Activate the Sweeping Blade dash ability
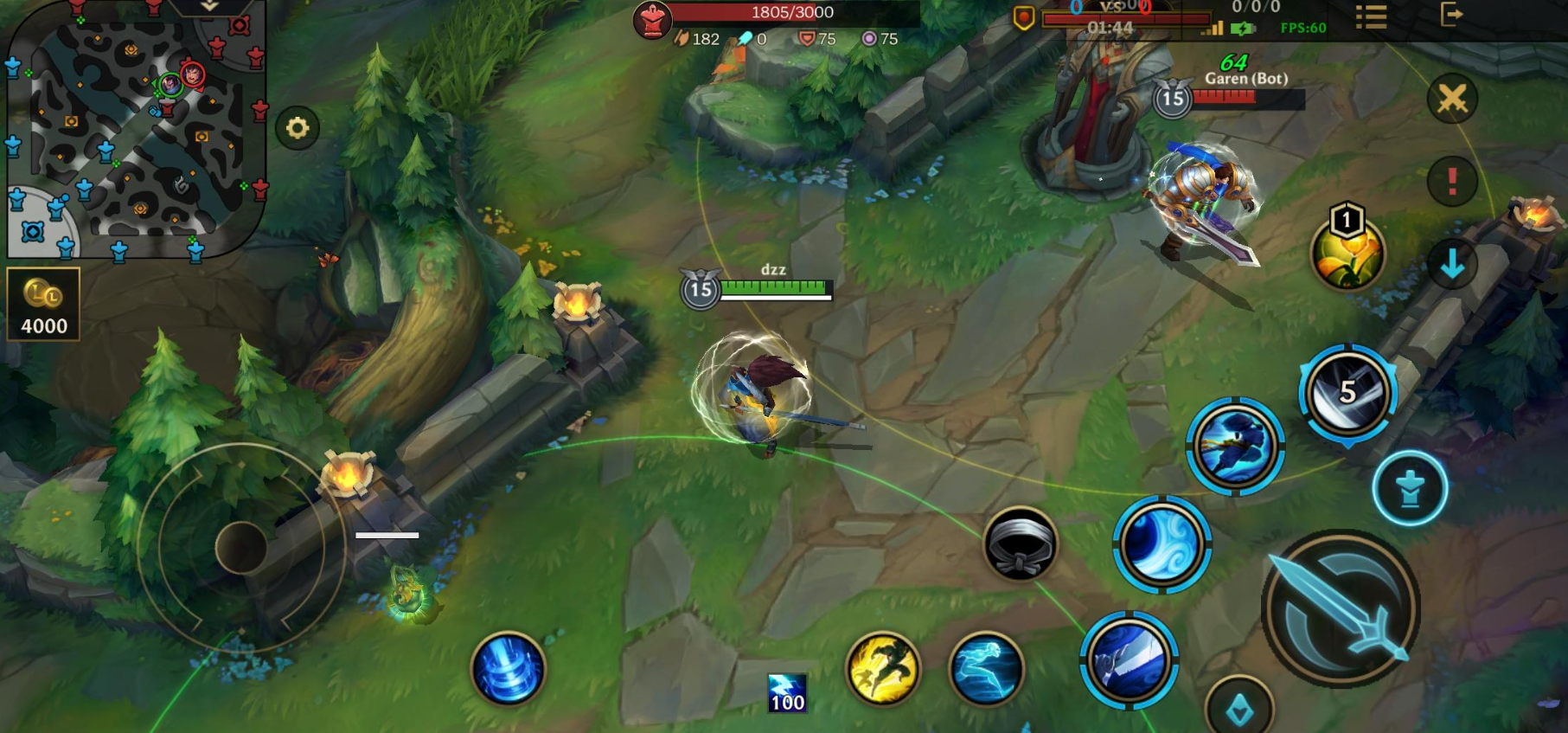Screen dimensions: 1568x733 [x=1235, y=446]
